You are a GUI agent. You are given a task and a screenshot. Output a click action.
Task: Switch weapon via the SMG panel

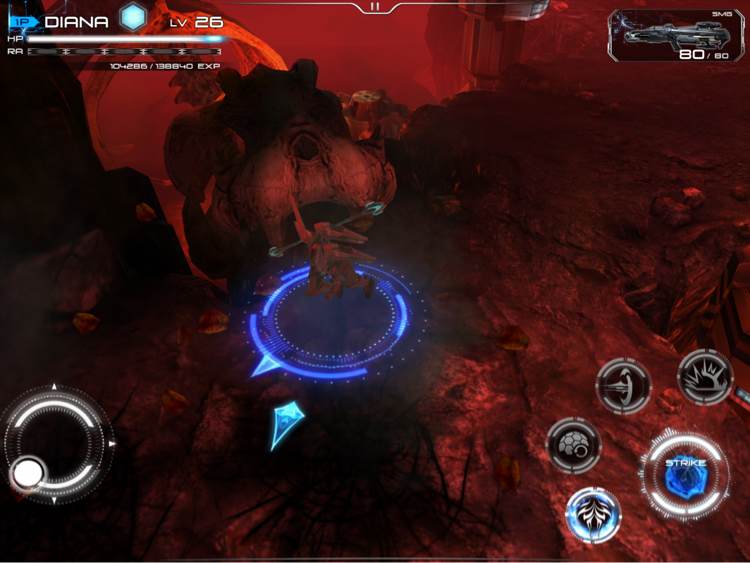675,36
